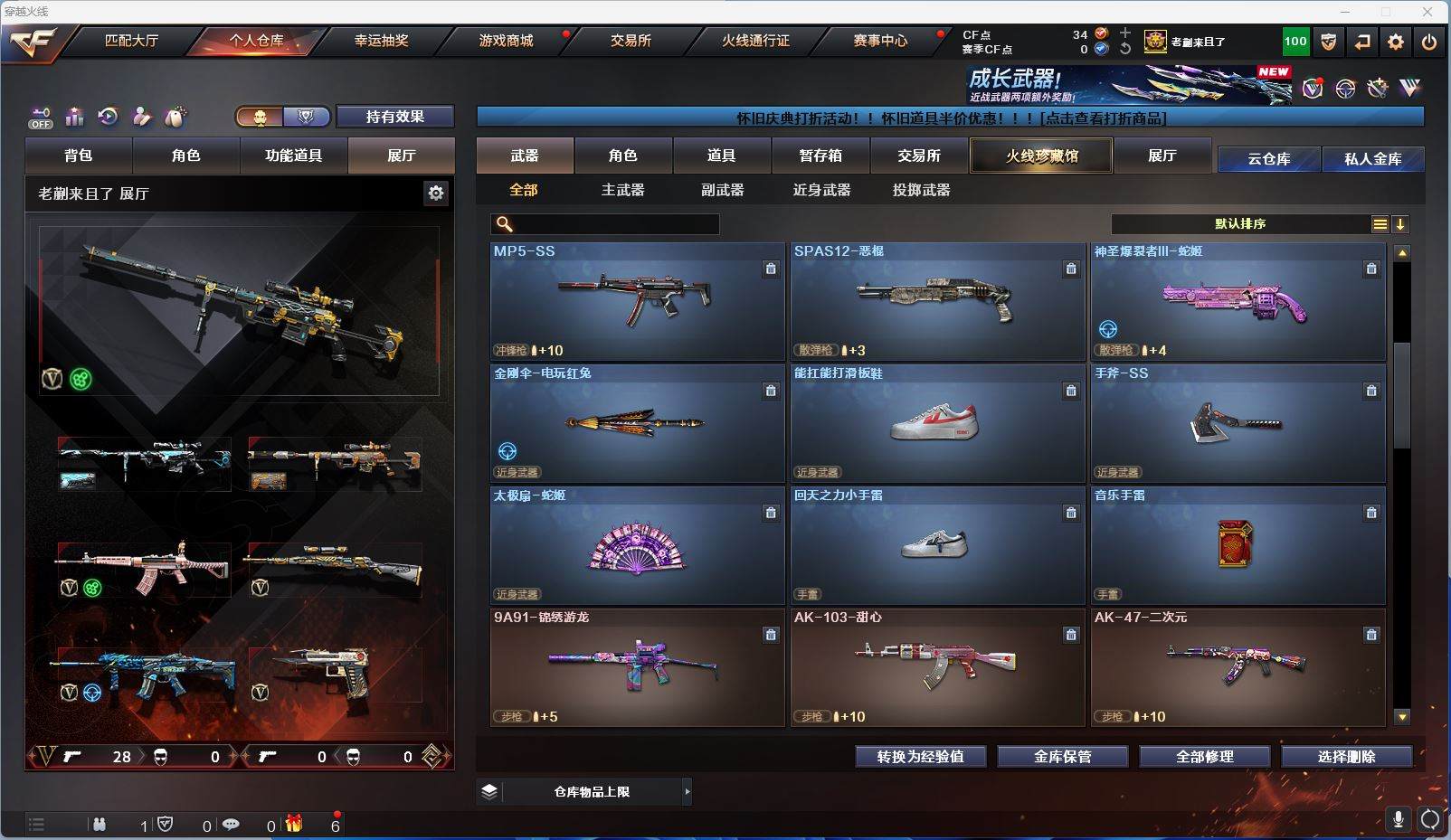Select the MP5-SS weapon card
Image resolution: width=1451 pixels, height=840 pixels.
point(637,302)
